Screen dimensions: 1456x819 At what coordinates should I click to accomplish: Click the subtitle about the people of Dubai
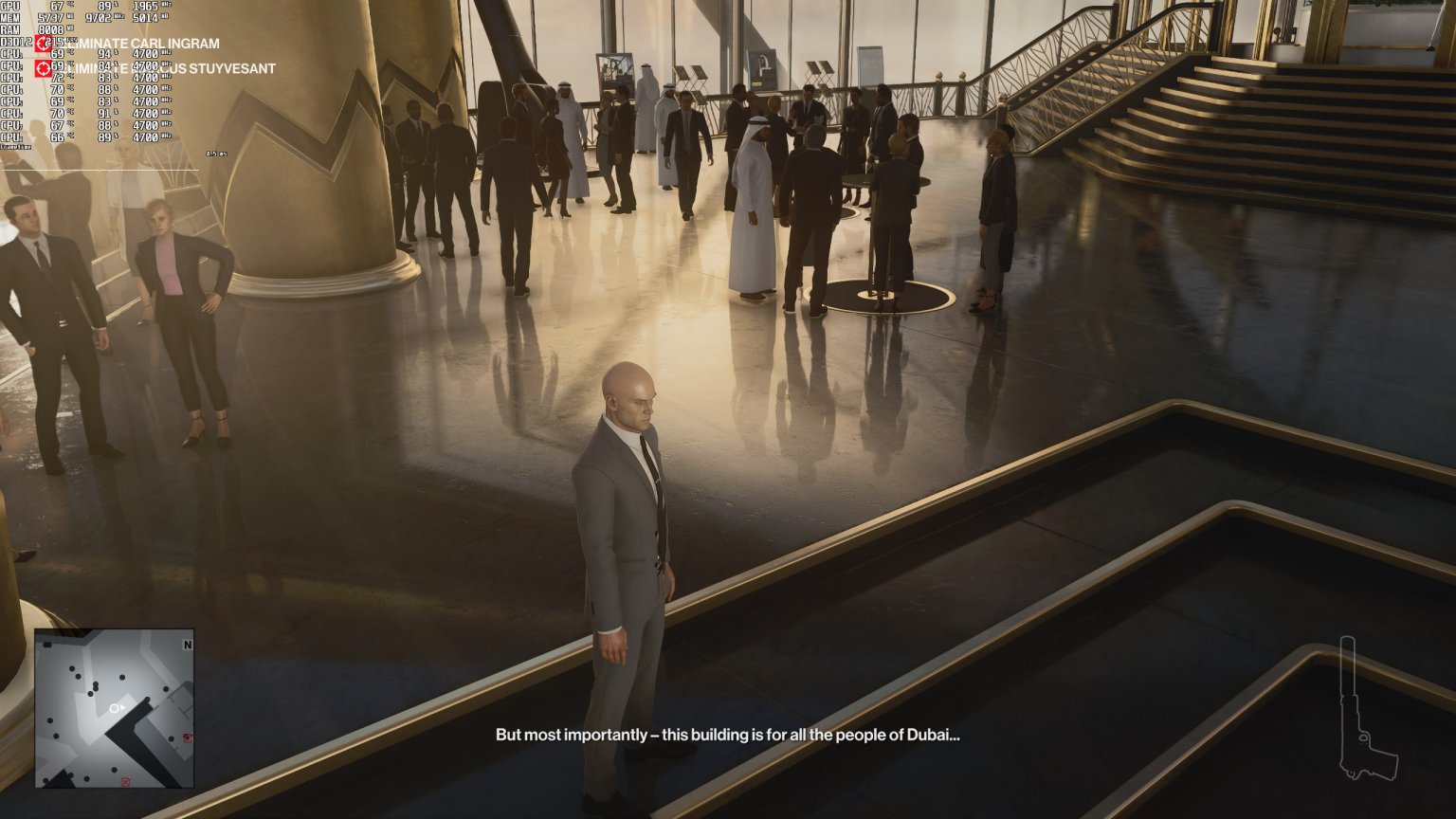pyautogui.click(x=728, y=732)
